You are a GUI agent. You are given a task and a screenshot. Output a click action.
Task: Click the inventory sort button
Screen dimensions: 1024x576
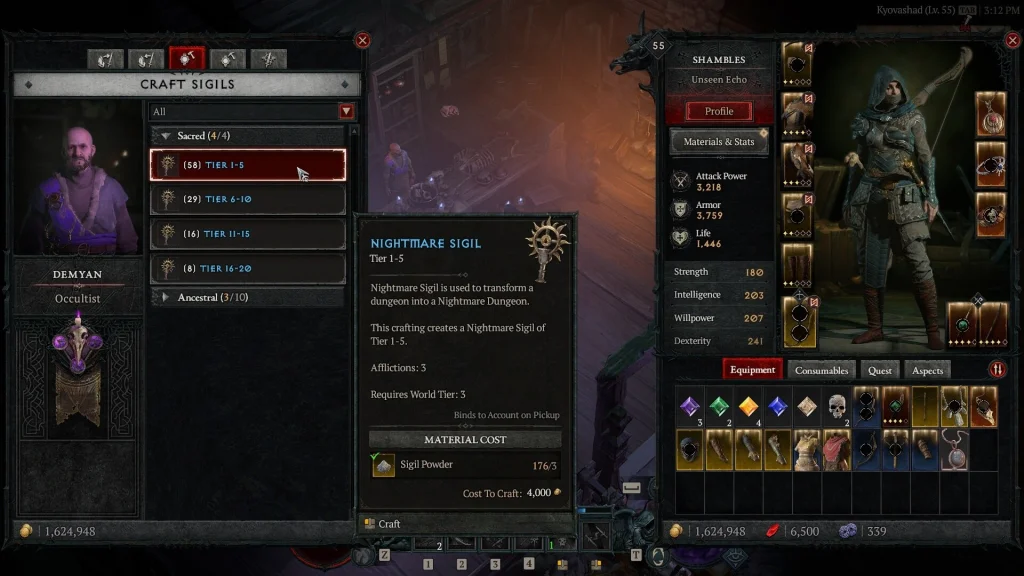pyautogui.click(x=998, y=369)
